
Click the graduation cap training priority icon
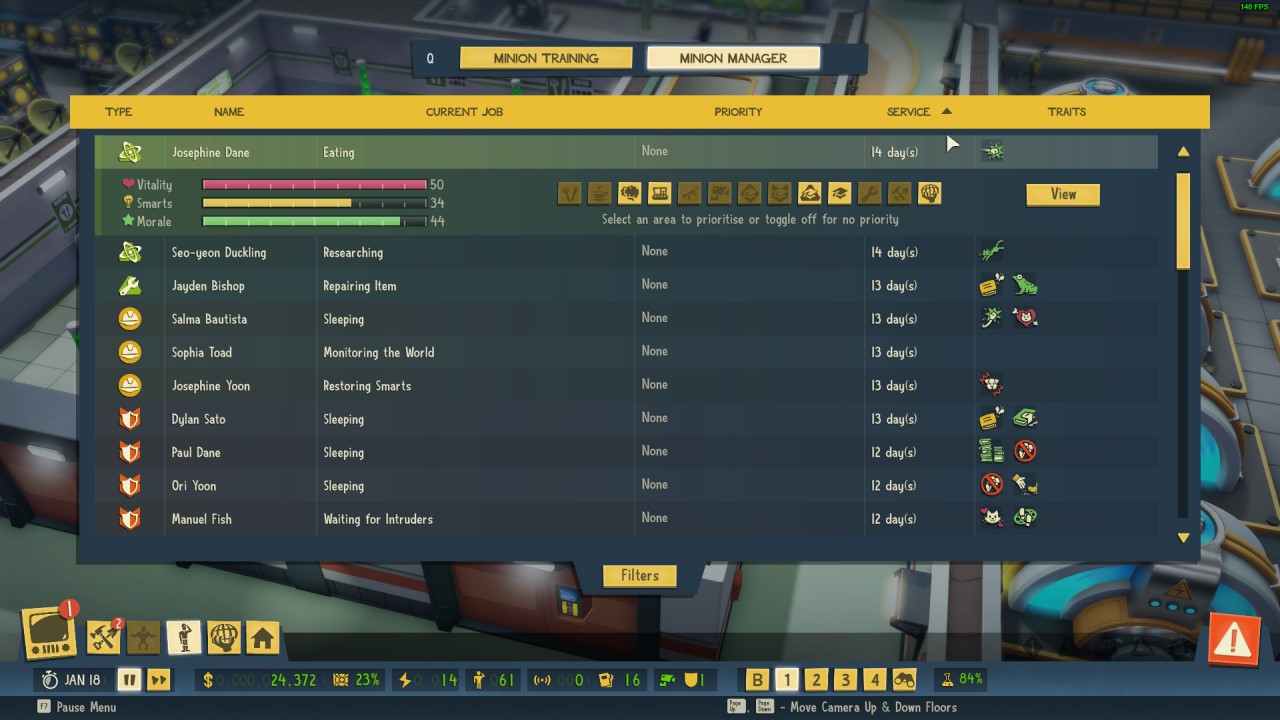(x=839, y=193)
